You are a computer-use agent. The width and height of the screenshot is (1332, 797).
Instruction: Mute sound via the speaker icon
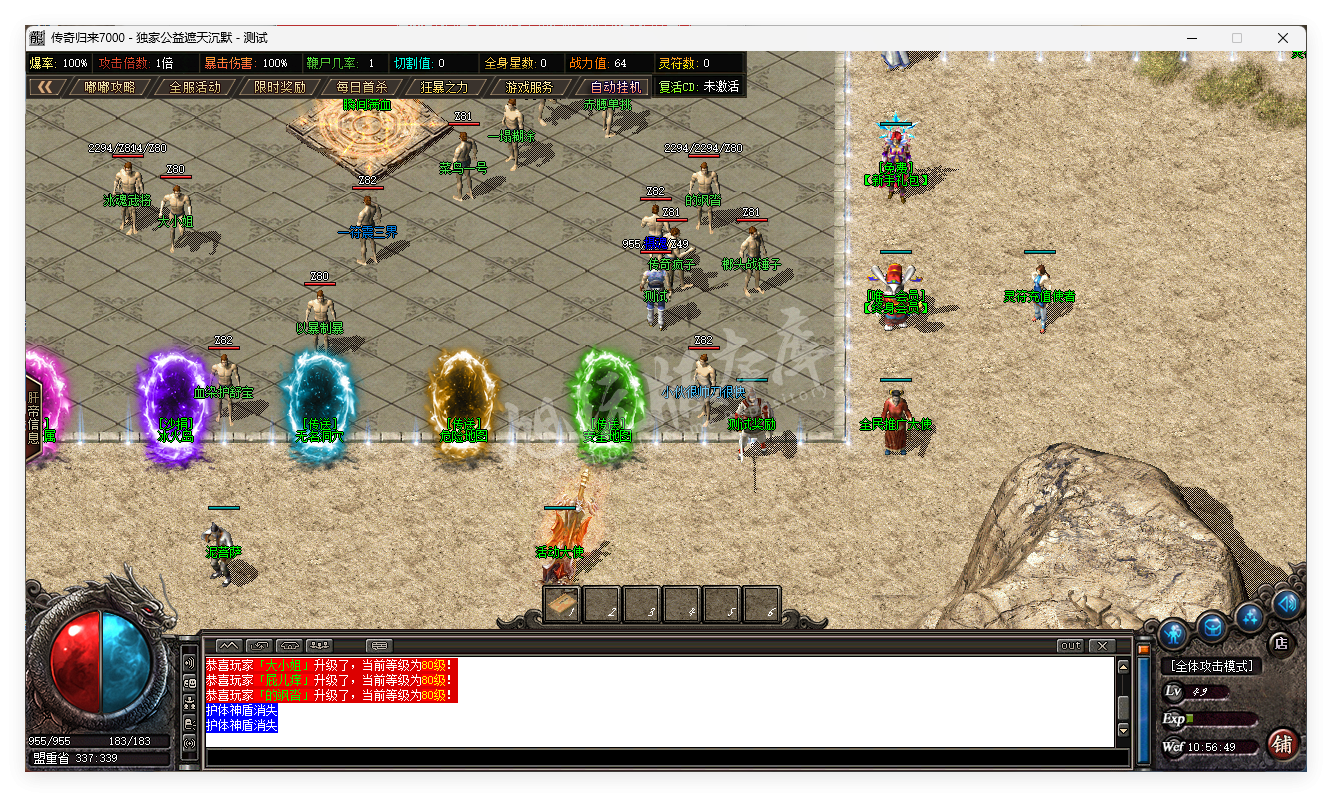point(1285,603)
